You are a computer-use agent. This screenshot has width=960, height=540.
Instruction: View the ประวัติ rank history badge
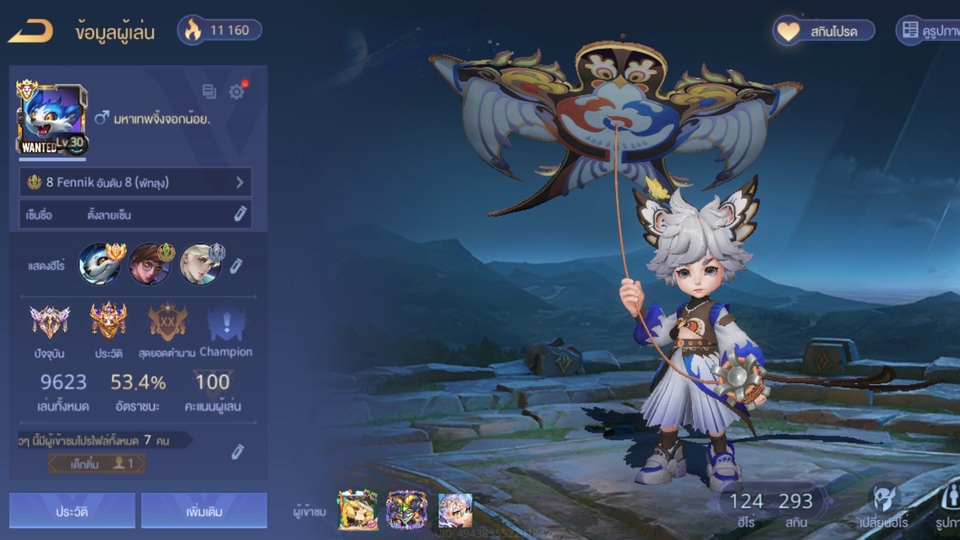click(108, 321)
